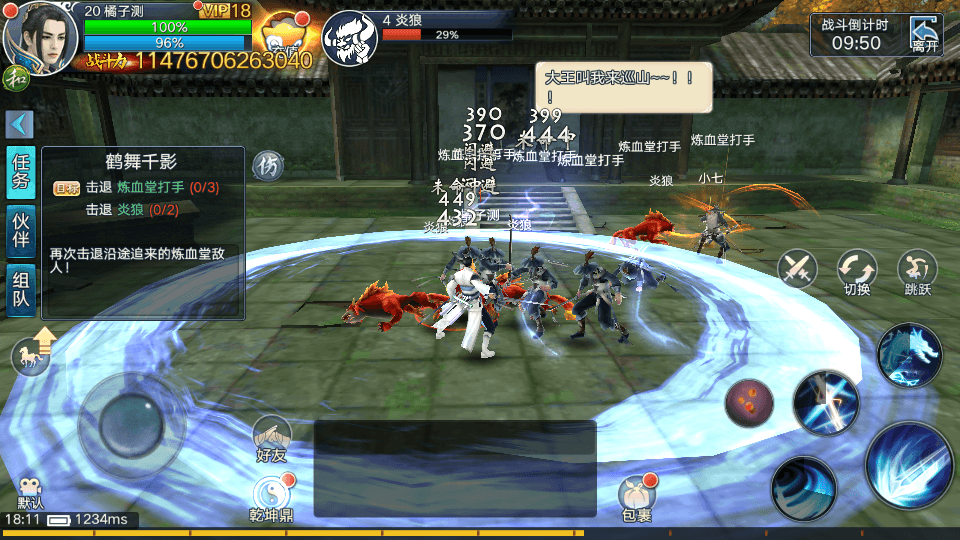960x540 pixels.
Task: Click the 切换 switch button
Action: click(857, 270)
